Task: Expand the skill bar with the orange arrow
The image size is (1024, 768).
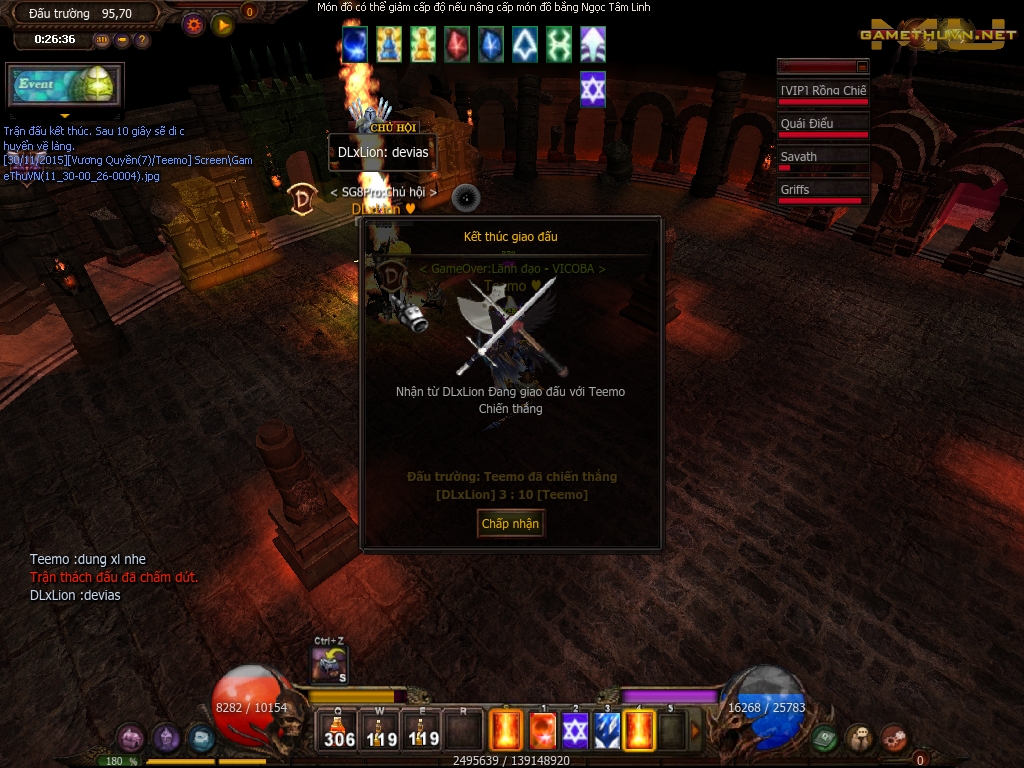Action: click(696, 731)
